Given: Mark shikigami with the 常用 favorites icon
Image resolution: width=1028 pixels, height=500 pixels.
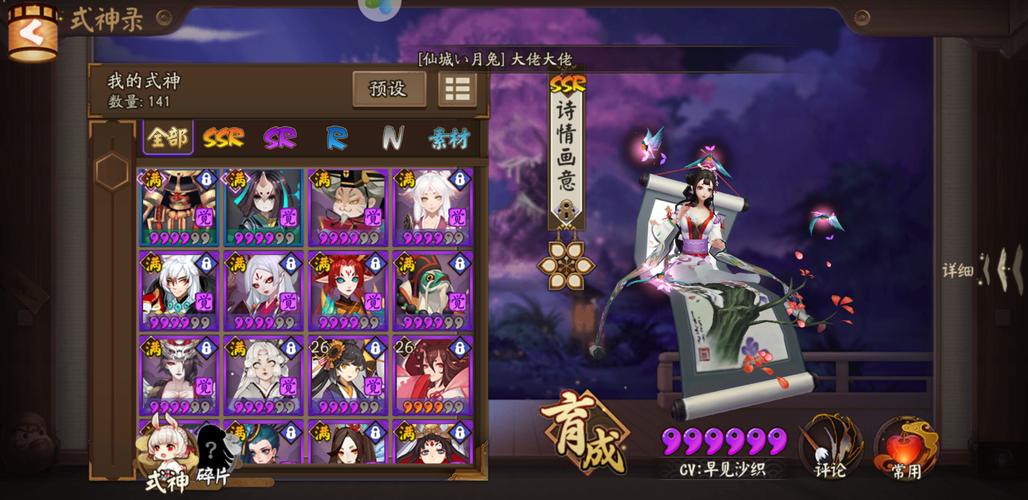Looking at the screenshot, I should point(905,446).
